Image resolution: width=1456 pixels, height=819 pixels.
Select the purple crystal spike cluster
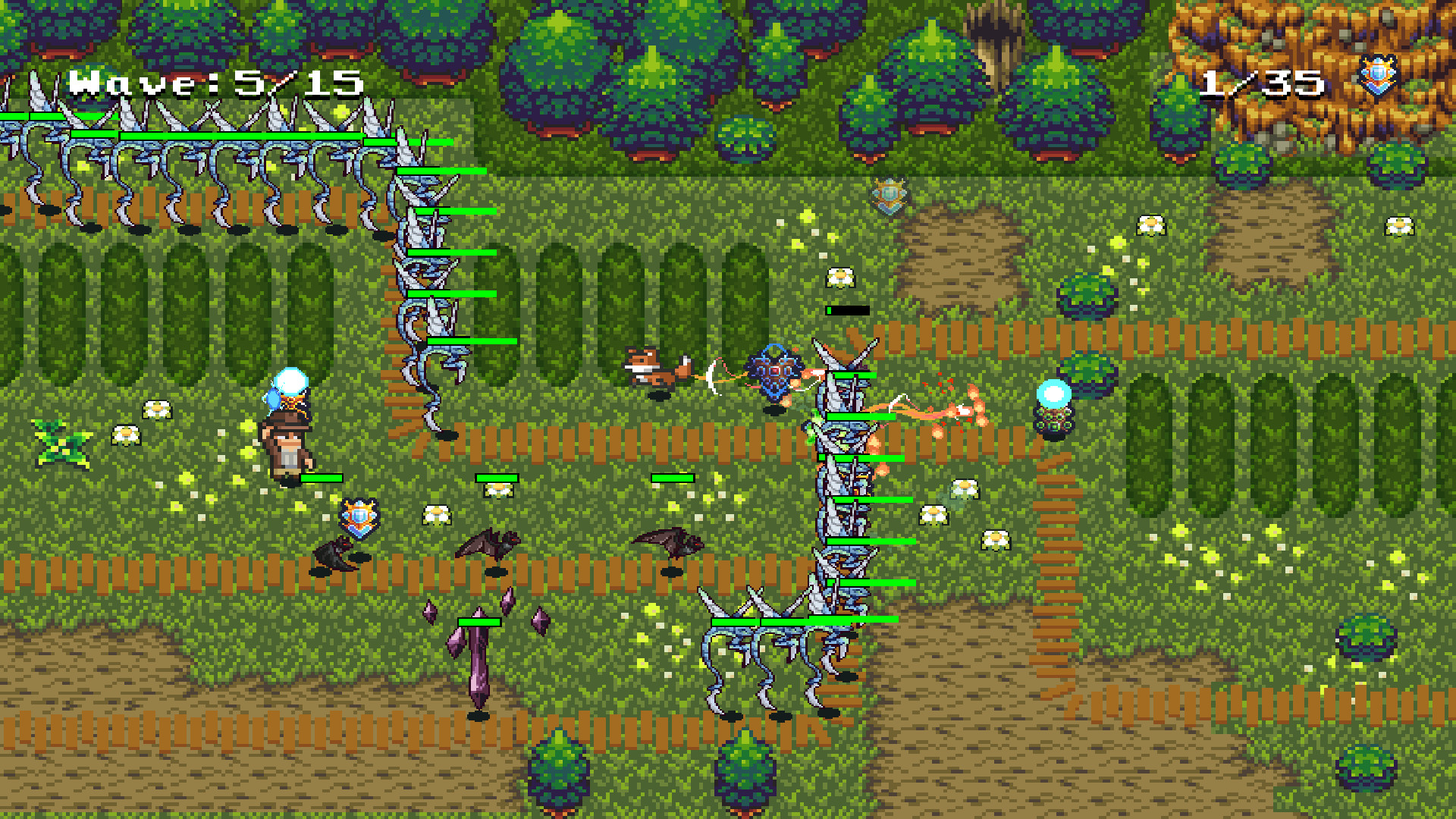[478, 658]
